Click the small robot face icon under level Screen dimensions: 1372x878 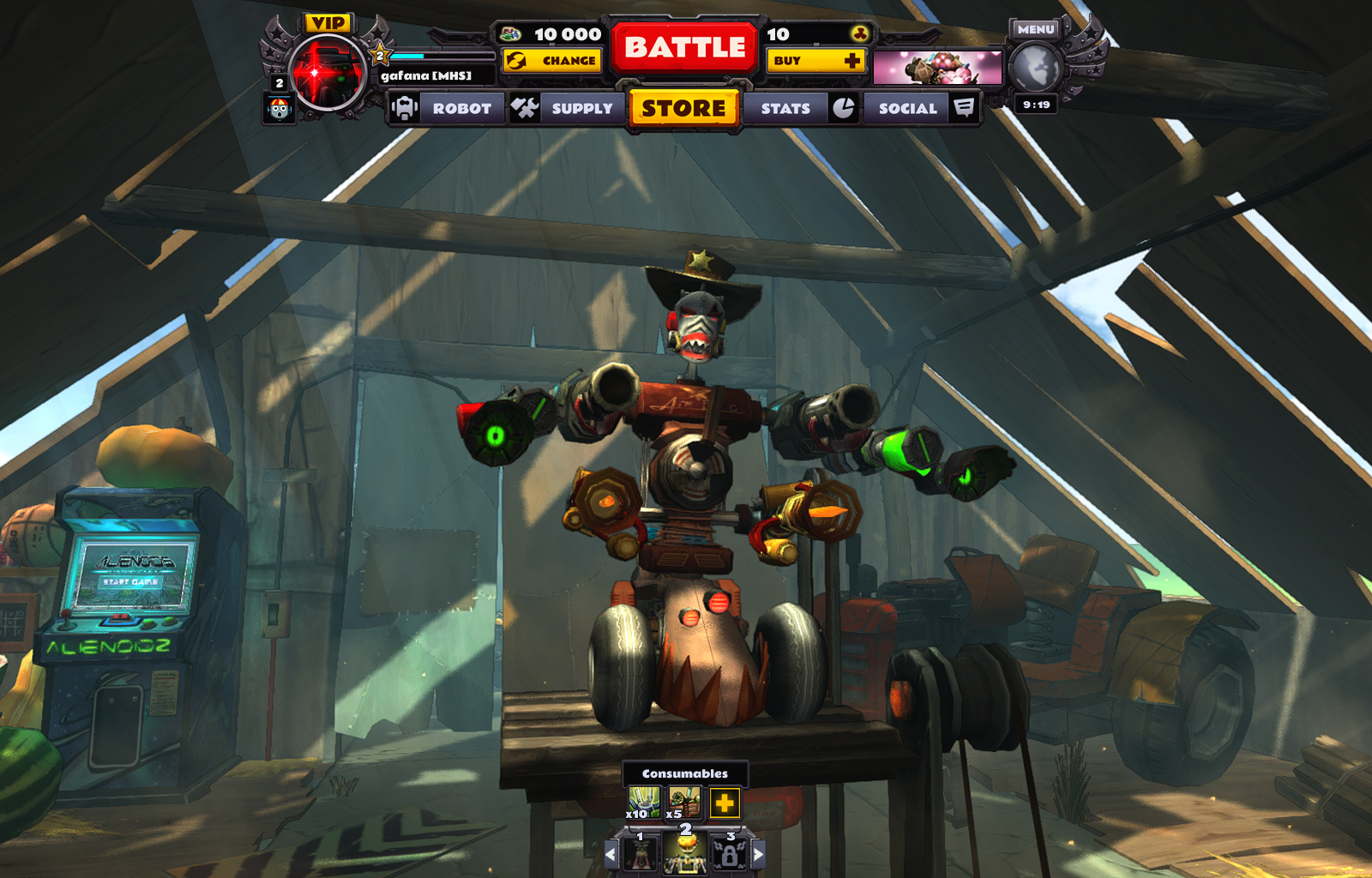[279, 109]
